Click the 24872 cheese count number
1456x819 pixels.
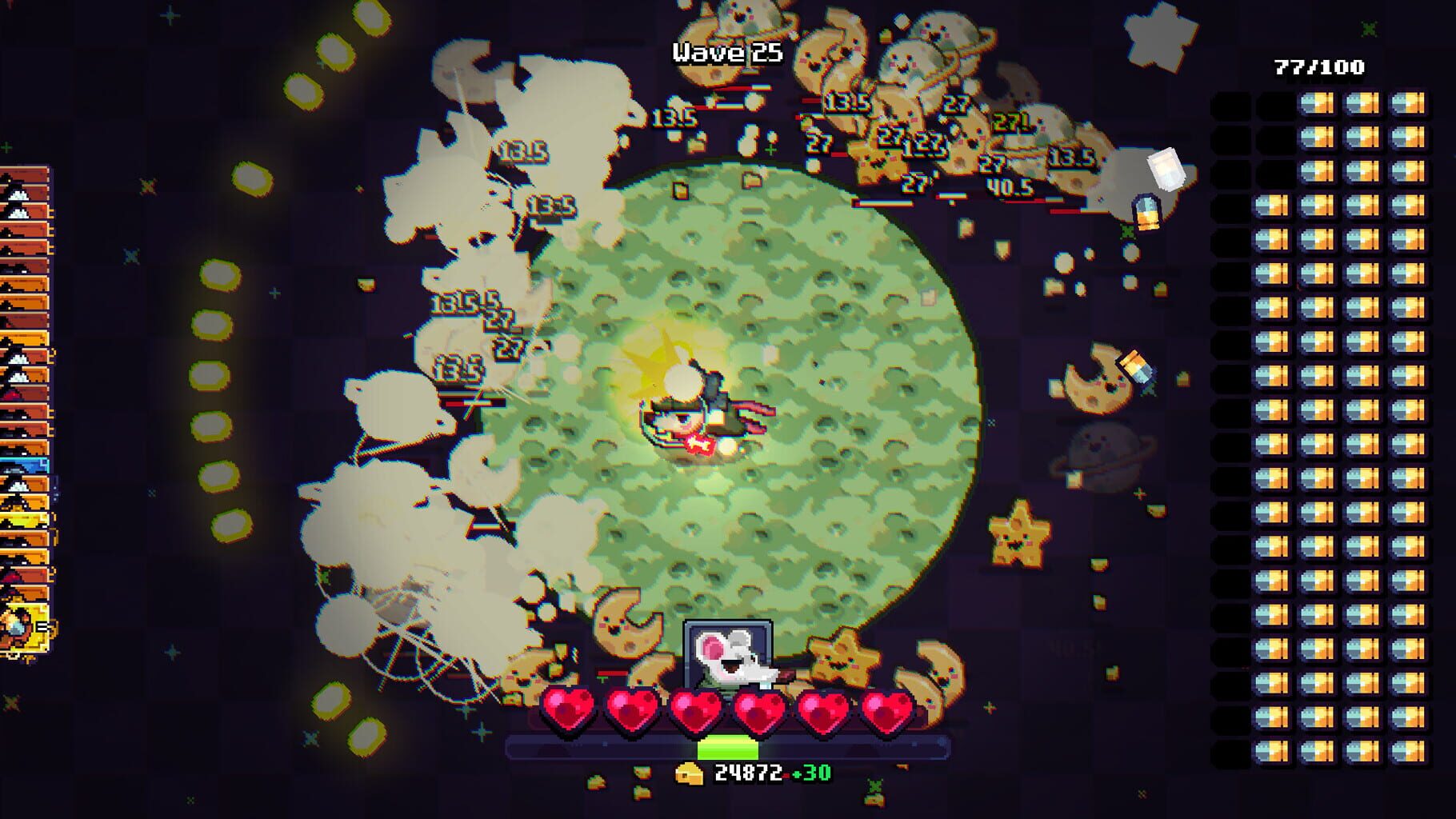(747, 775)
